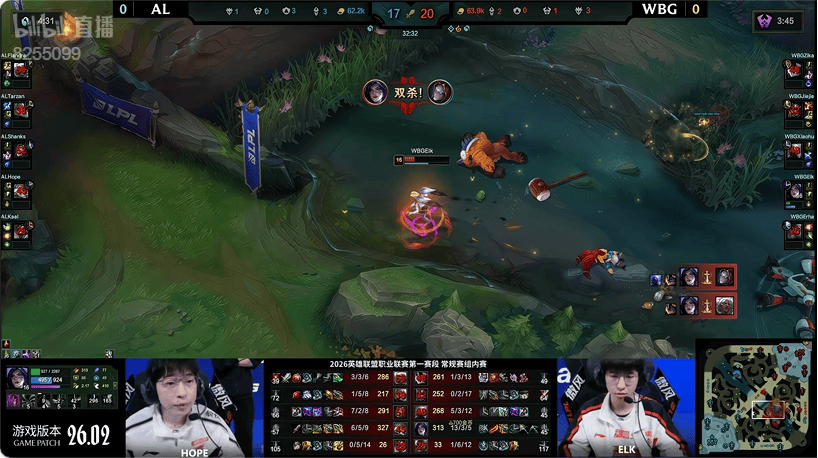Select WBG Zika's champion portrait

tap(794, 71)
